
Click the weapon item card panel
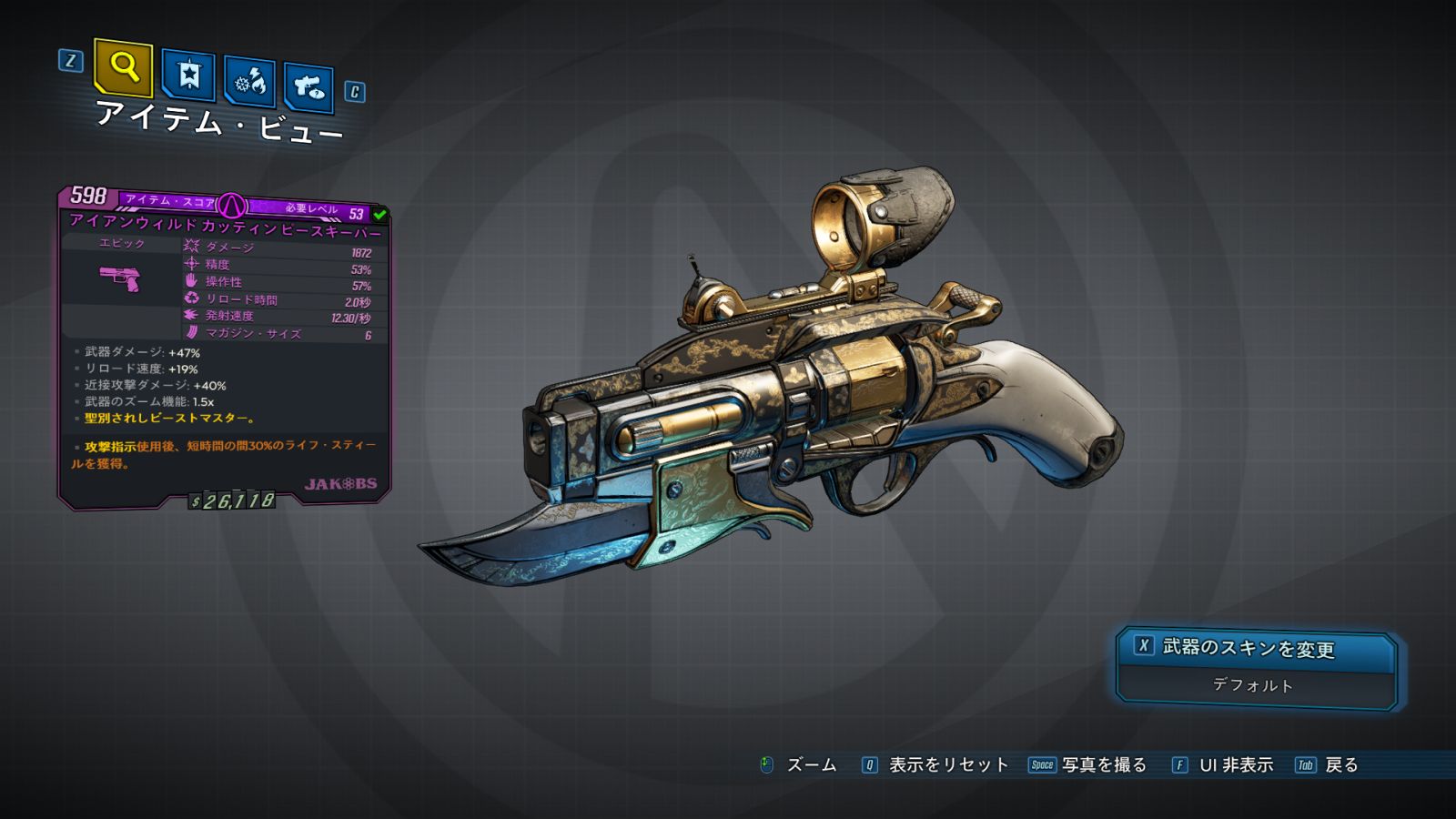225,346
